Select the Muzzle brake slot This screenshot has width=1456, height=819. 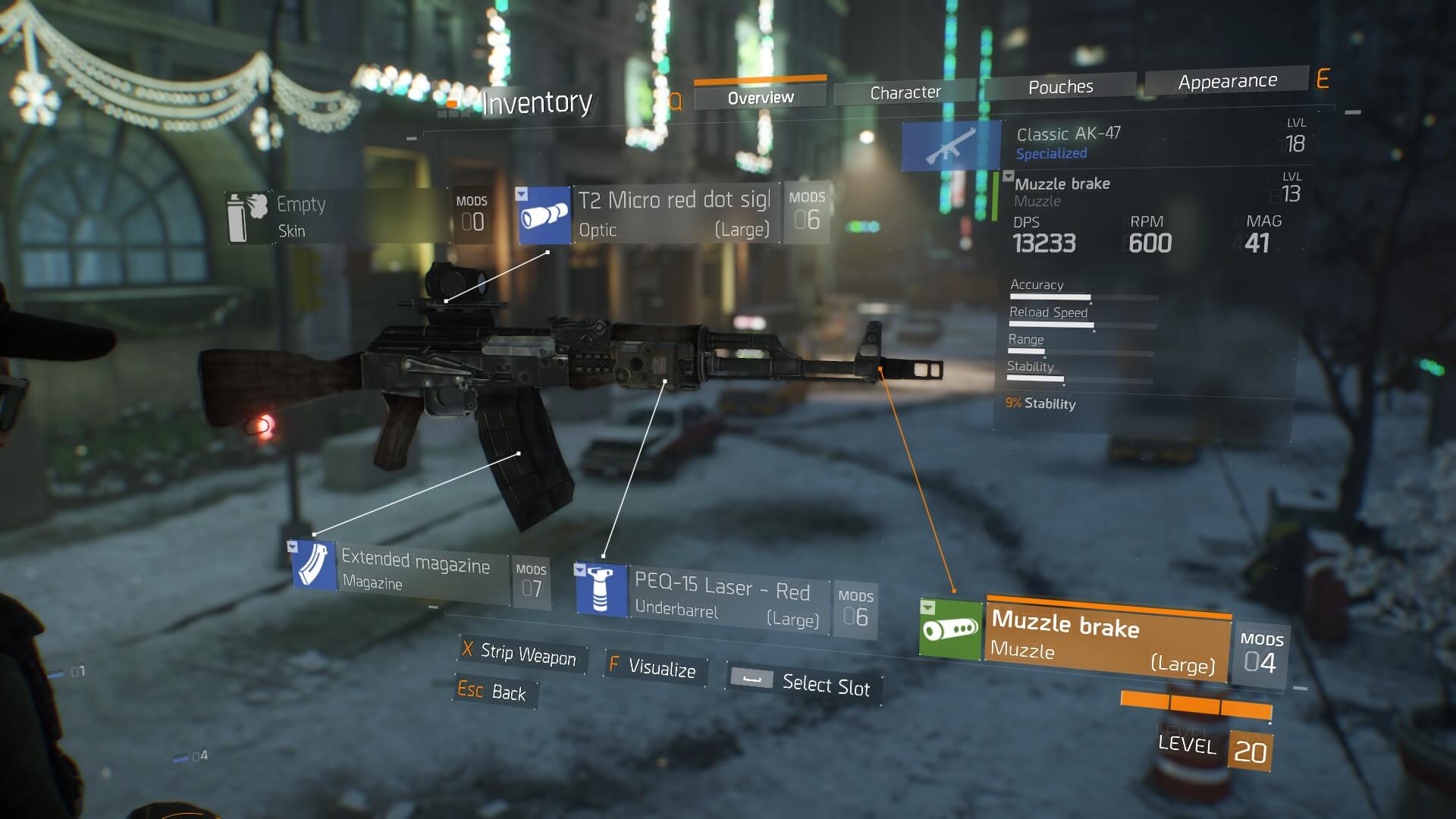(1106, 642)
